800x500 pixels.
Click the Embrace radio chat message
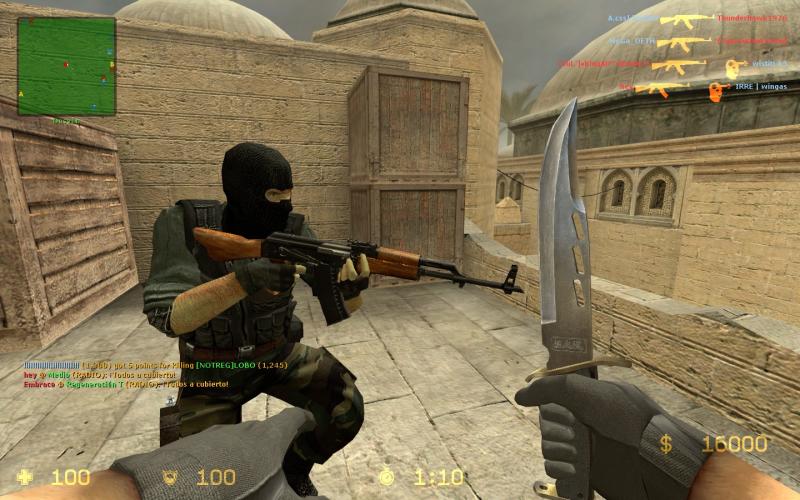[126, 384]
